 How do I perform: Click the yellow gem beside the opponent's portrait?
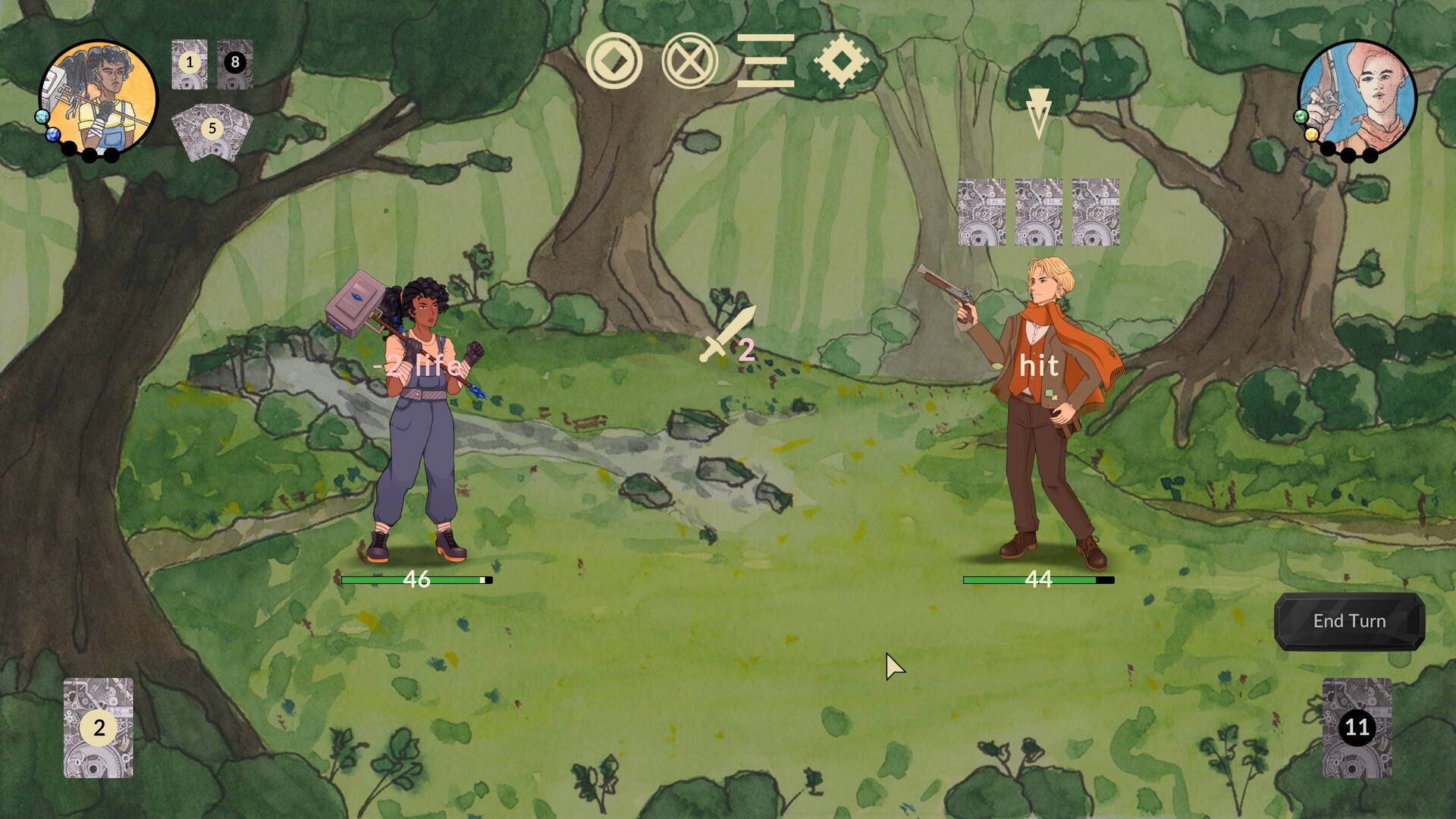1312,135
